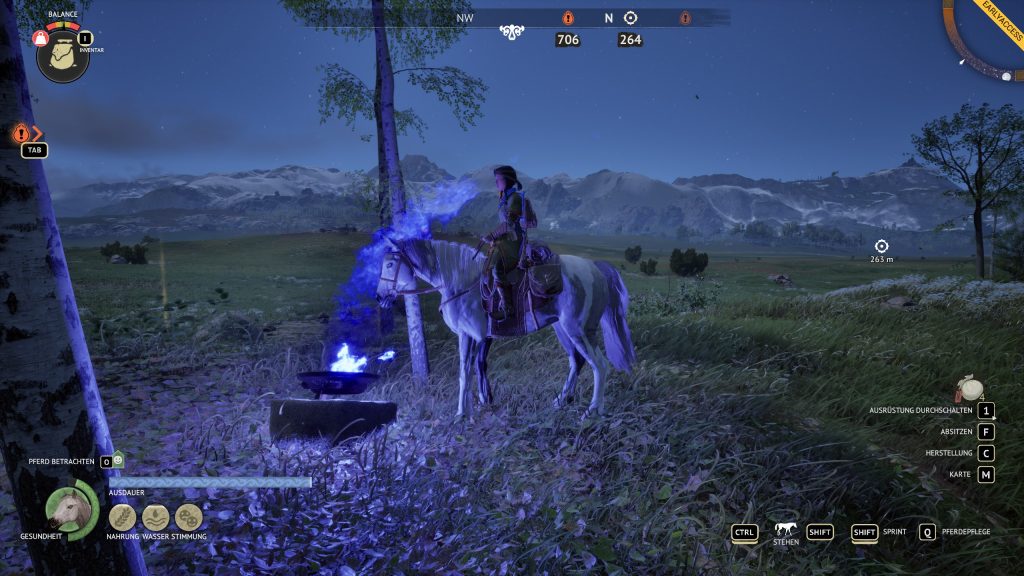Check the horse's Nahrung food icon
The width and height of the screenshot is (1024, 576).
(122, 517)
